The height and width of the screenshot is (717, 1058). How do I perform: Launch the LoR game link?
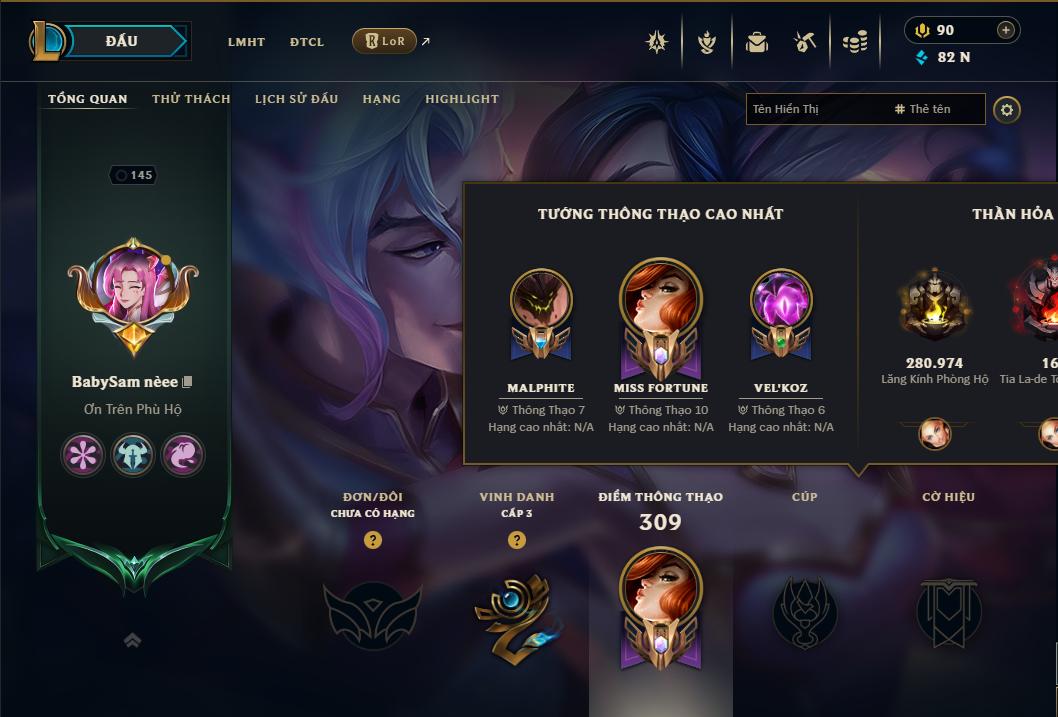click(385, 41)
